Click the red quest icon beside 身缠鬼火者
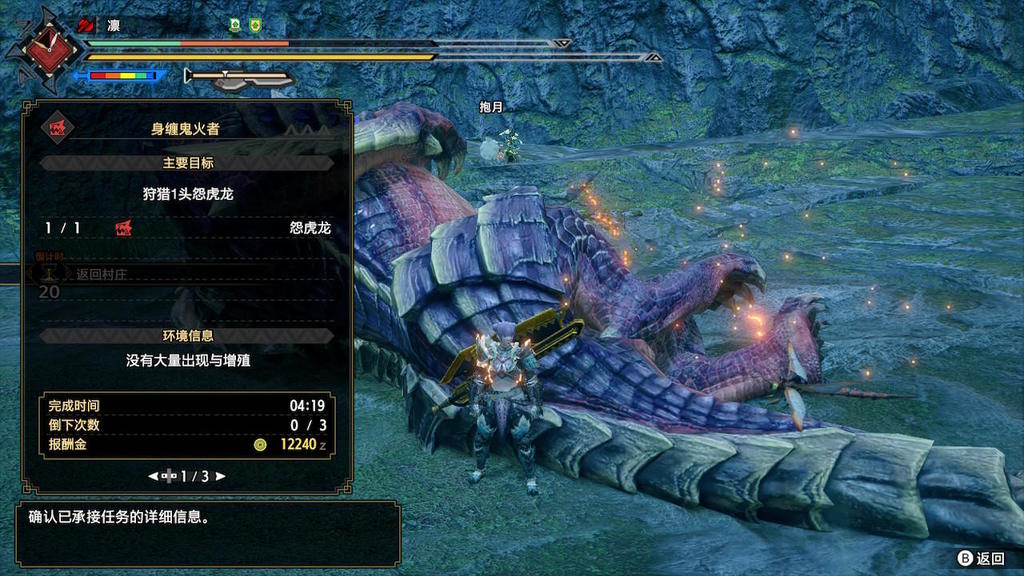This screenshot has height=576, width=1024. pyautogui.click(x=56, y=128)
